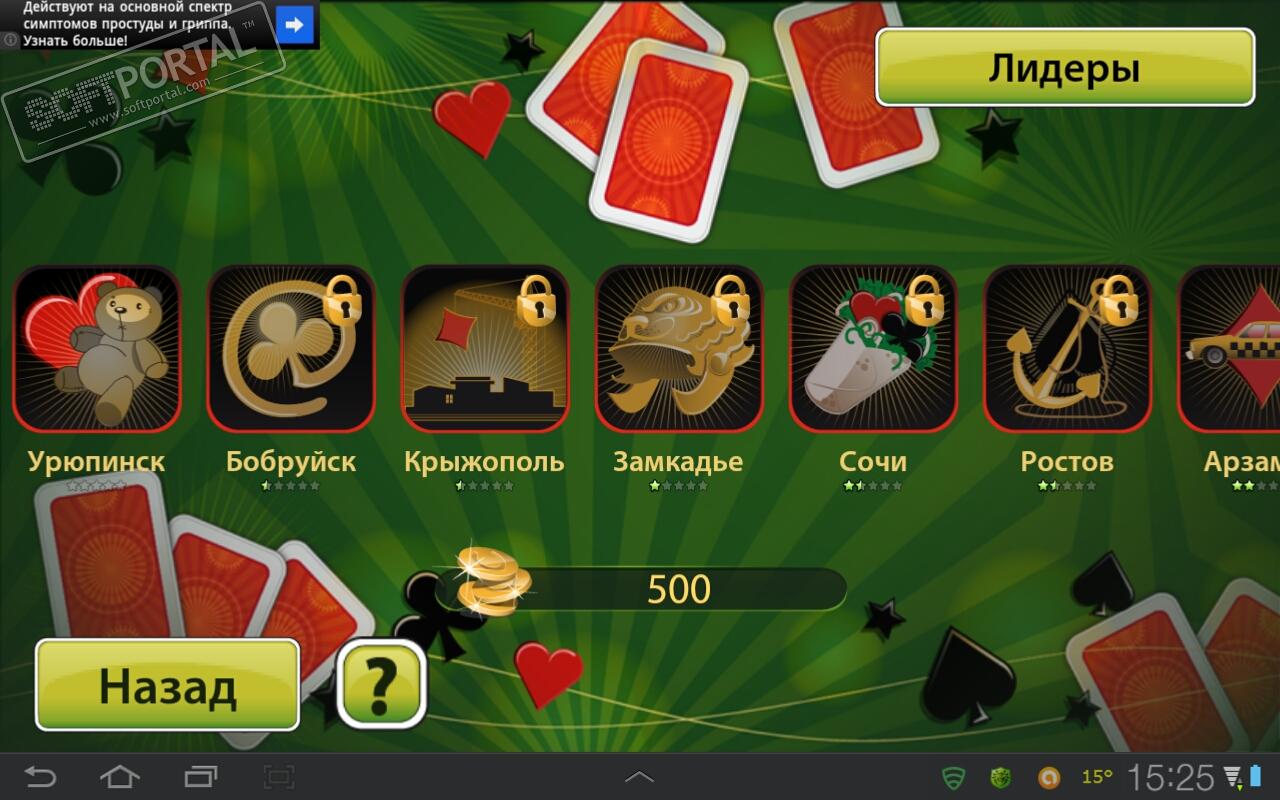Image resolution: width=1280 pixels, height=800 pixels.
Task: Open the question mark help button
Action: pyautogui.click(x=381, y=684)
